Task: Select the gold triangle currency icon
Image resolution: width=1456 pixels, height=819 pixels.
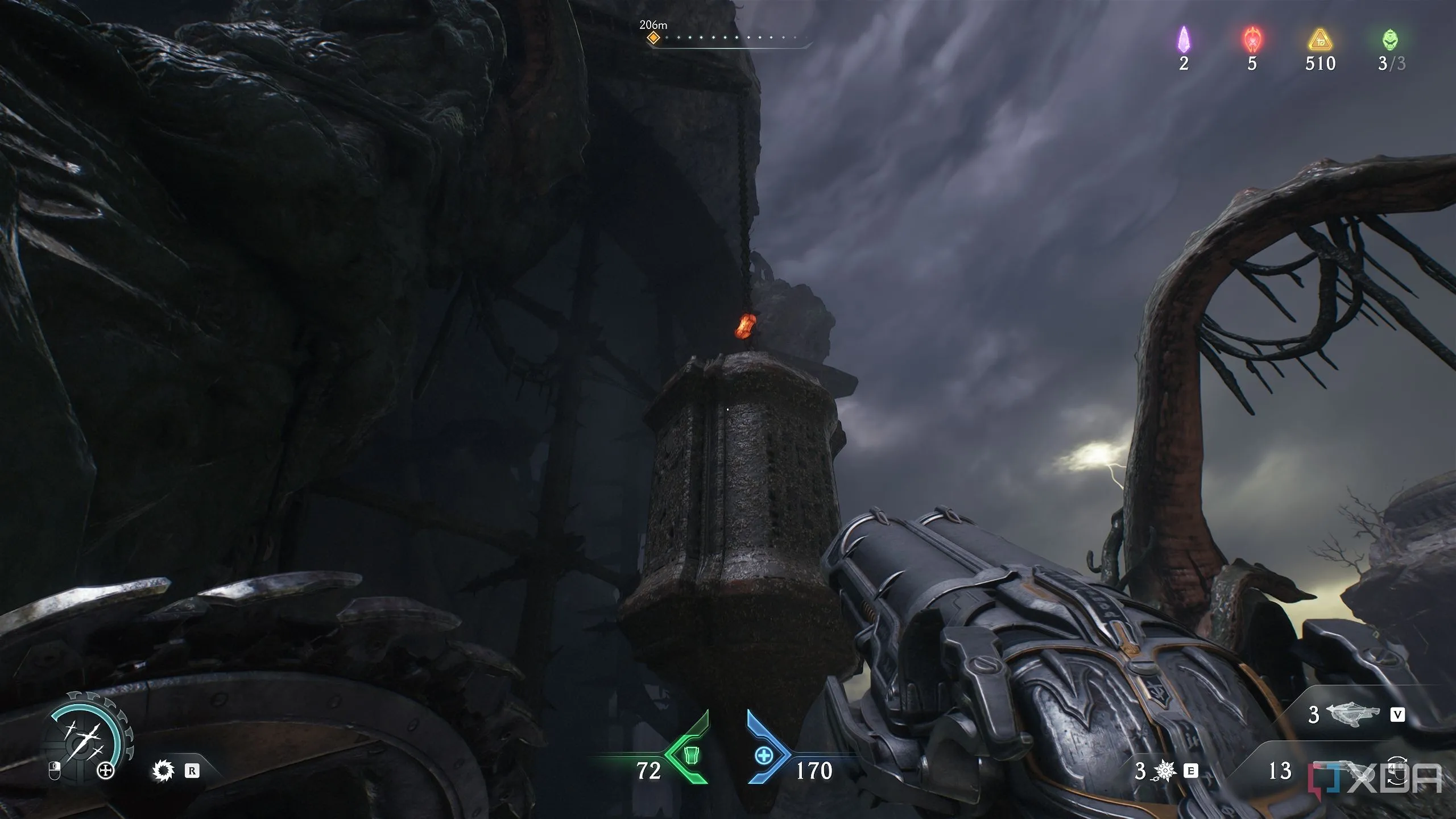Action: [1319, 41]
